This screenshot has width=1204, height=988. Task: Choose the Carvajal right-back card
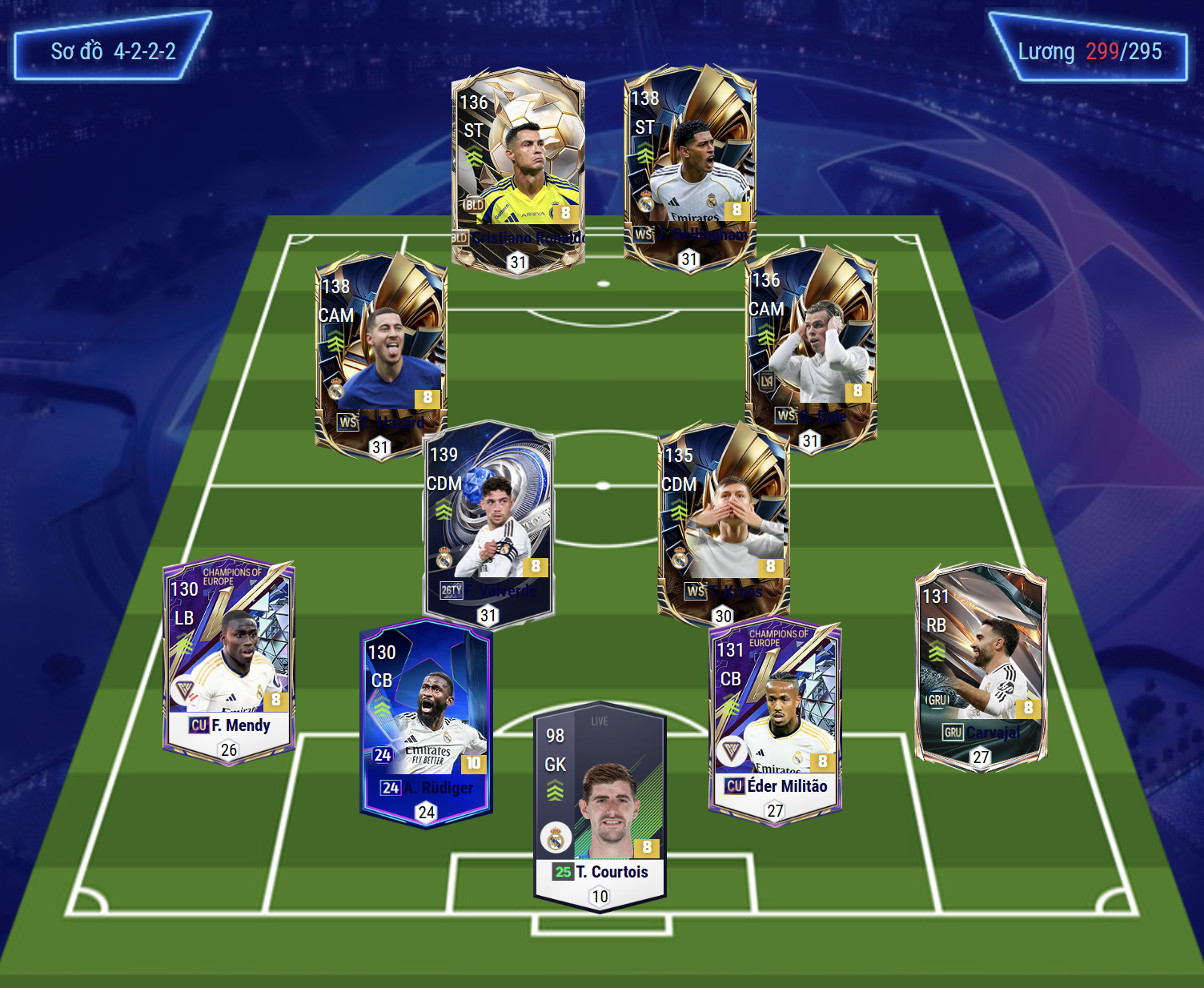tap(981, 666)
